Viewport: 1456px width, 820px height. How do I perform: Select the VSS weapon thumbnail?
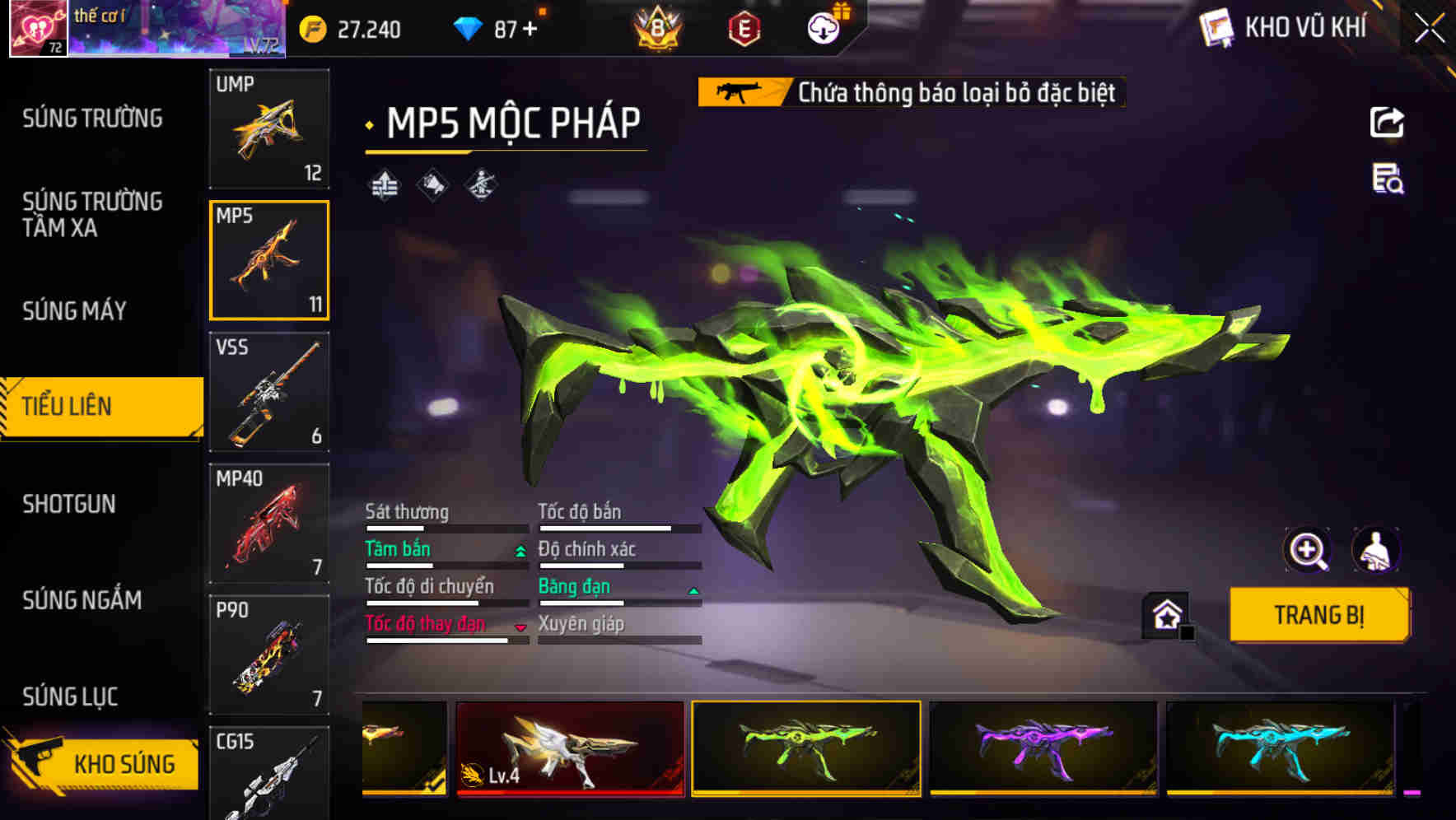[x=269, y=392]
